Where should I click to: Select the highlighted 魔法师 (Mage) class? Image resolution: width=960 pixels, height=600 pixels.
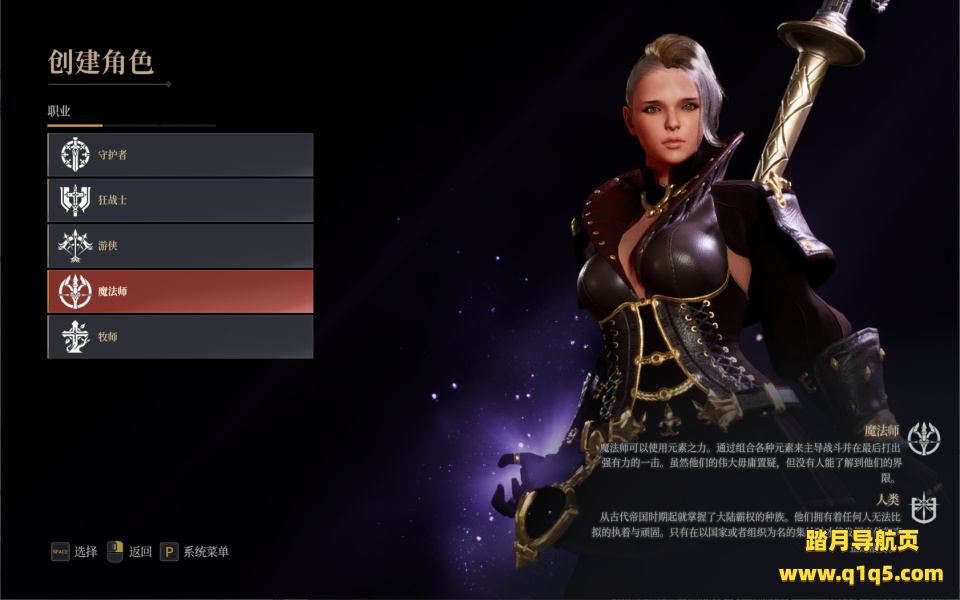click(x=180, y=291)
